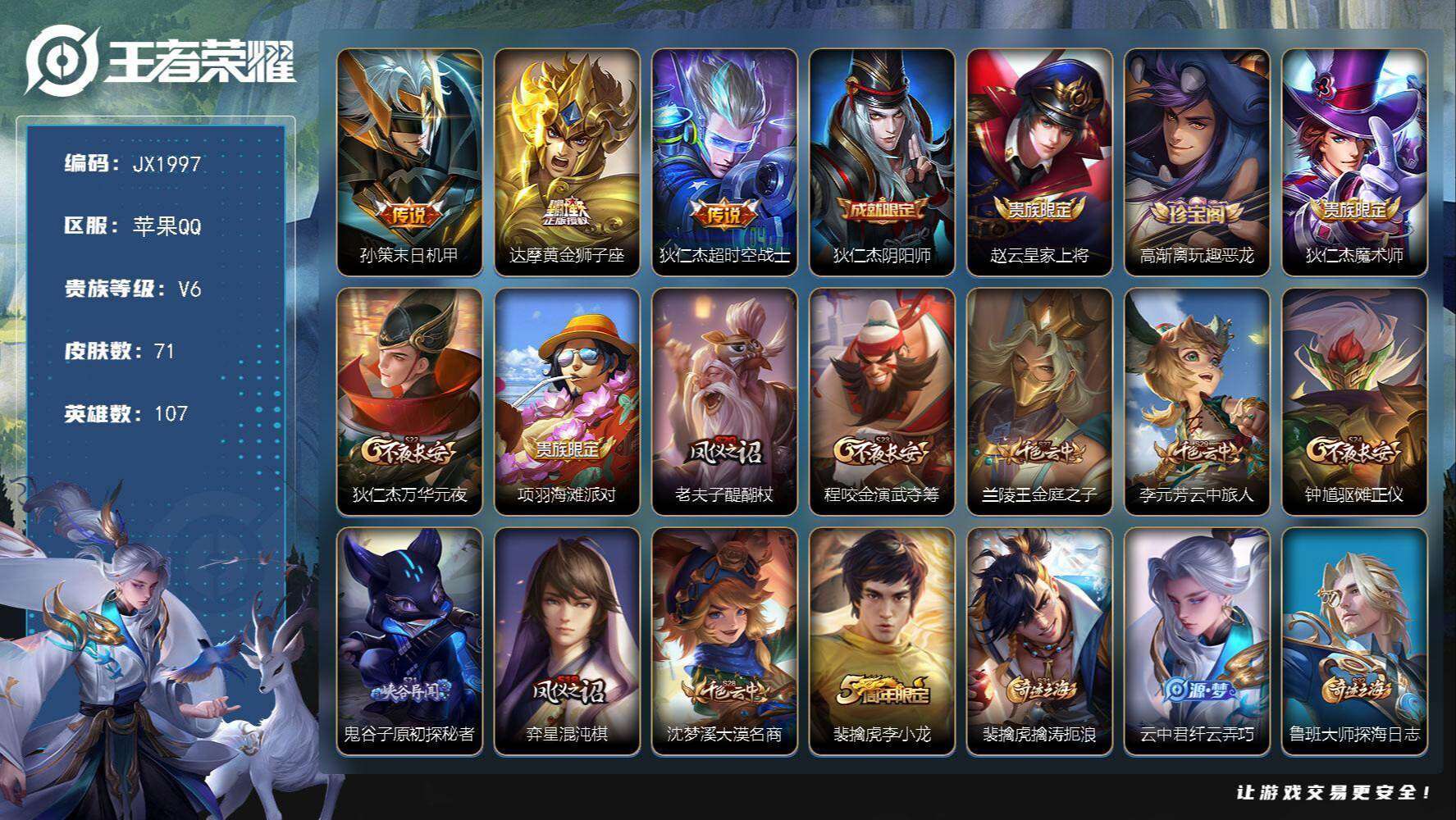Select the 鲁班大师探海日志 skin card
The image size is (1456, 820).
1354,640
